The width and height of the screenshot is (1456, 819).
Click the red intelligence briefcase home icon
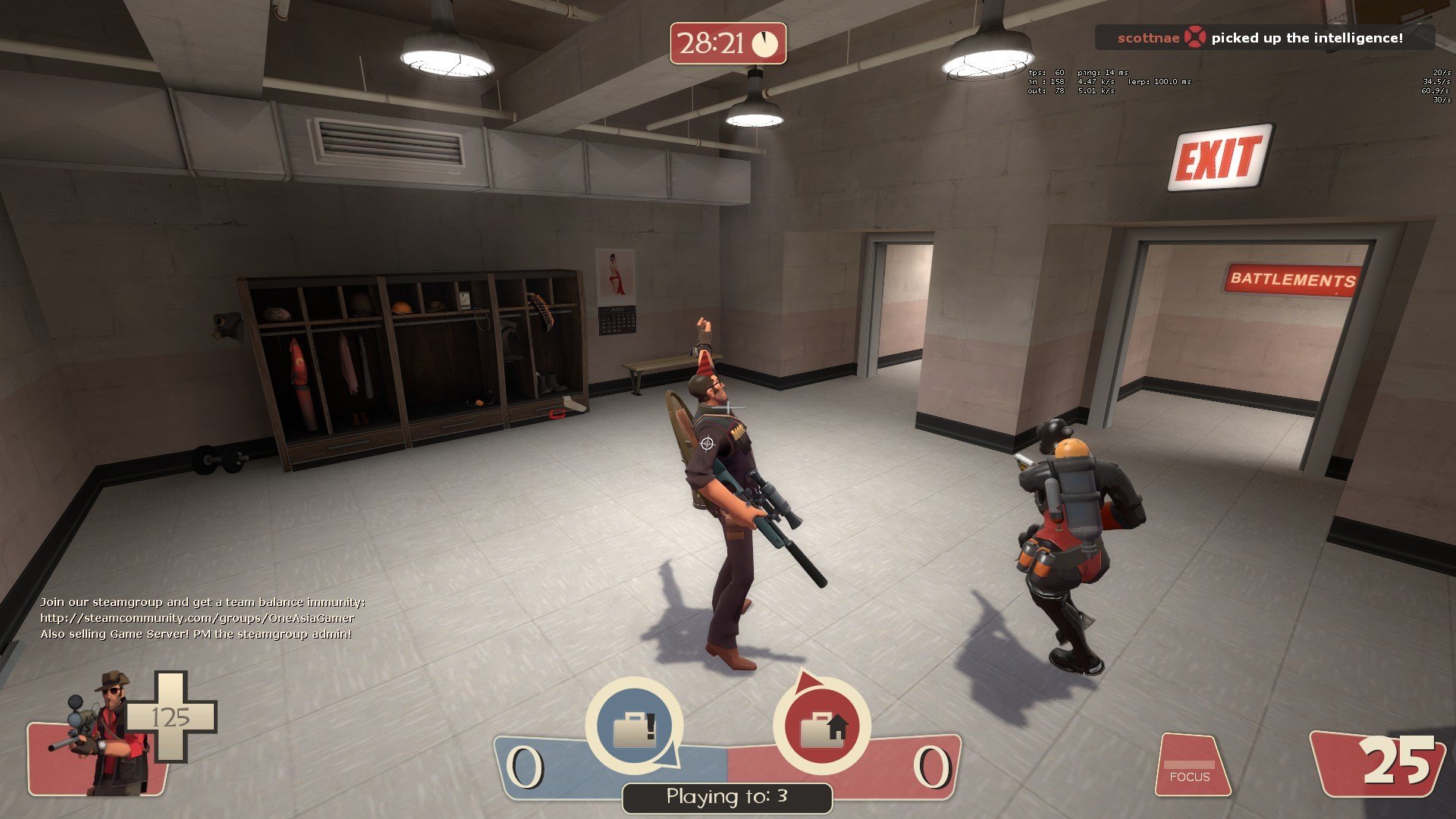821,726
